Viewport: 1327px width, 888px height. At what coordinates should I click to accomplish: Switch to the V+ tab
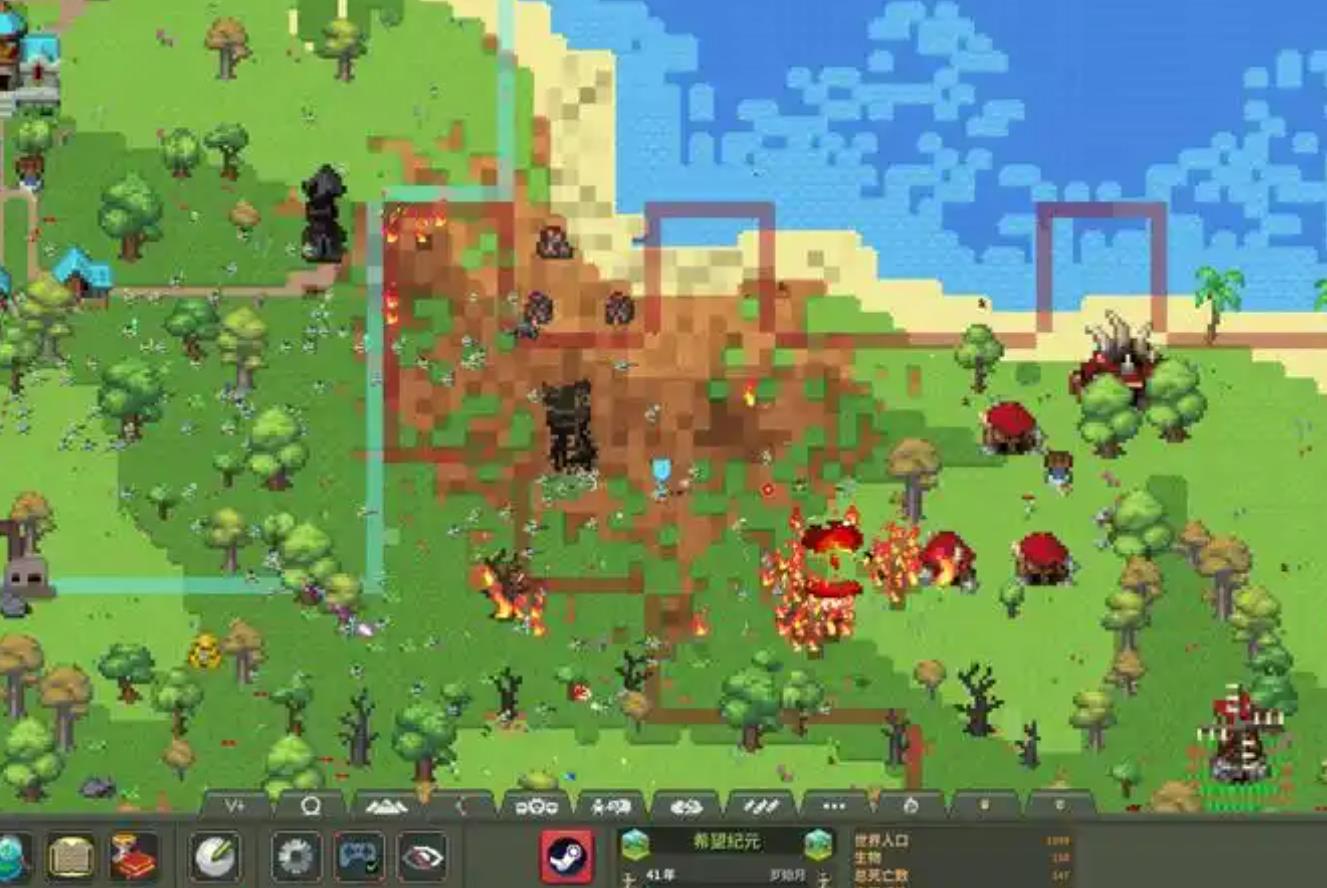click(x=235, y=806)
